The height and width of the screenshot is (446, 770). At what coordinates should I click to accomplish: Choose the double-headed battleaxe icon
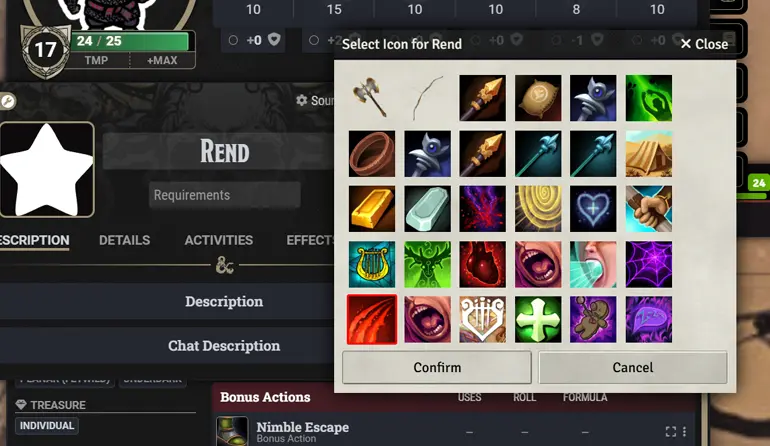[x=372, y=98]
